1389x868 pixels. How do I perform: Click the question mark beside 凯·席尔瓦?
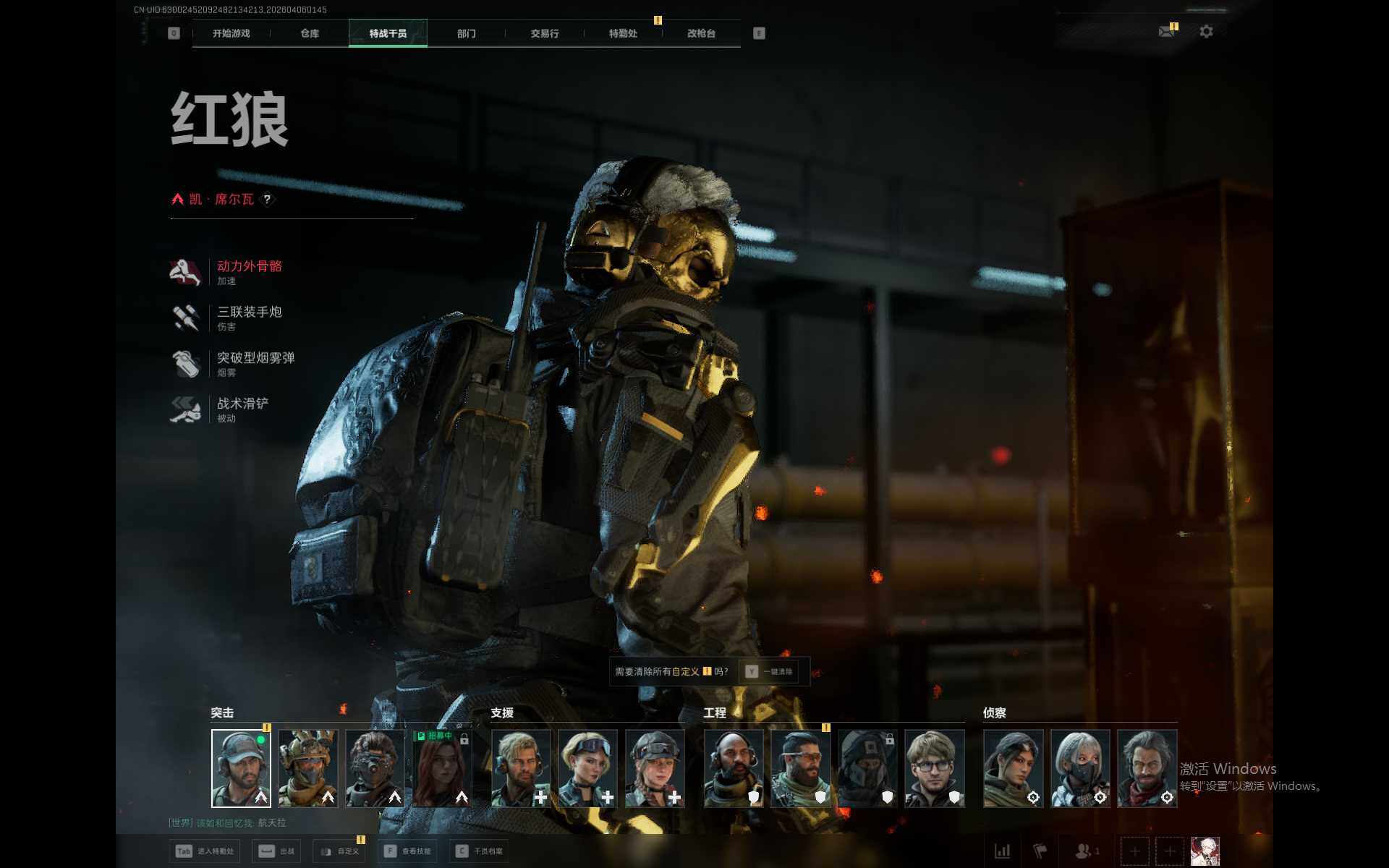pyautogui.click(x=267, y=199)
